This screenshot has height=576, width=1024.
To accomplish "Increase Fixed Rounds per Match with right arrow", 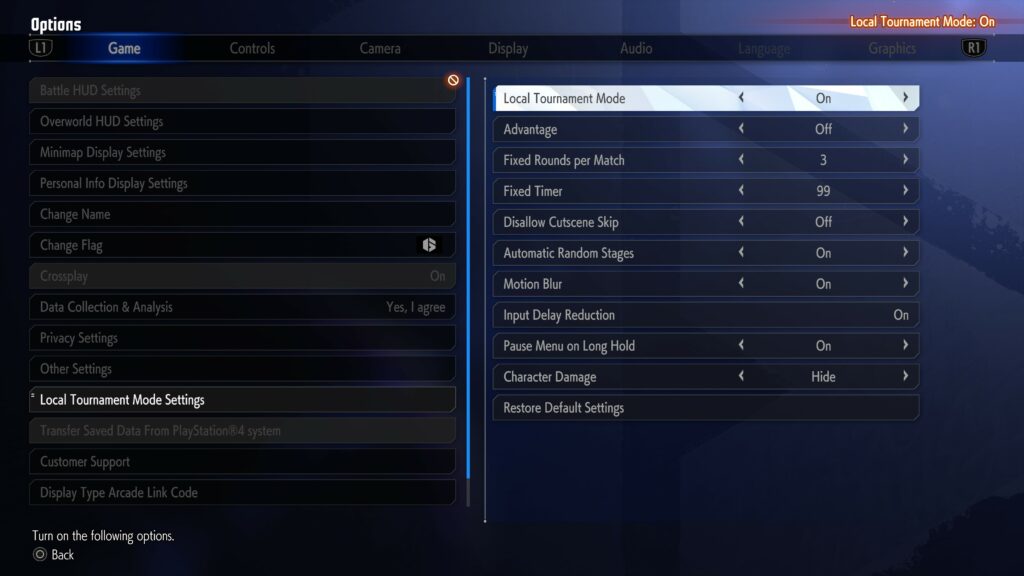I will tap(905, 160).
